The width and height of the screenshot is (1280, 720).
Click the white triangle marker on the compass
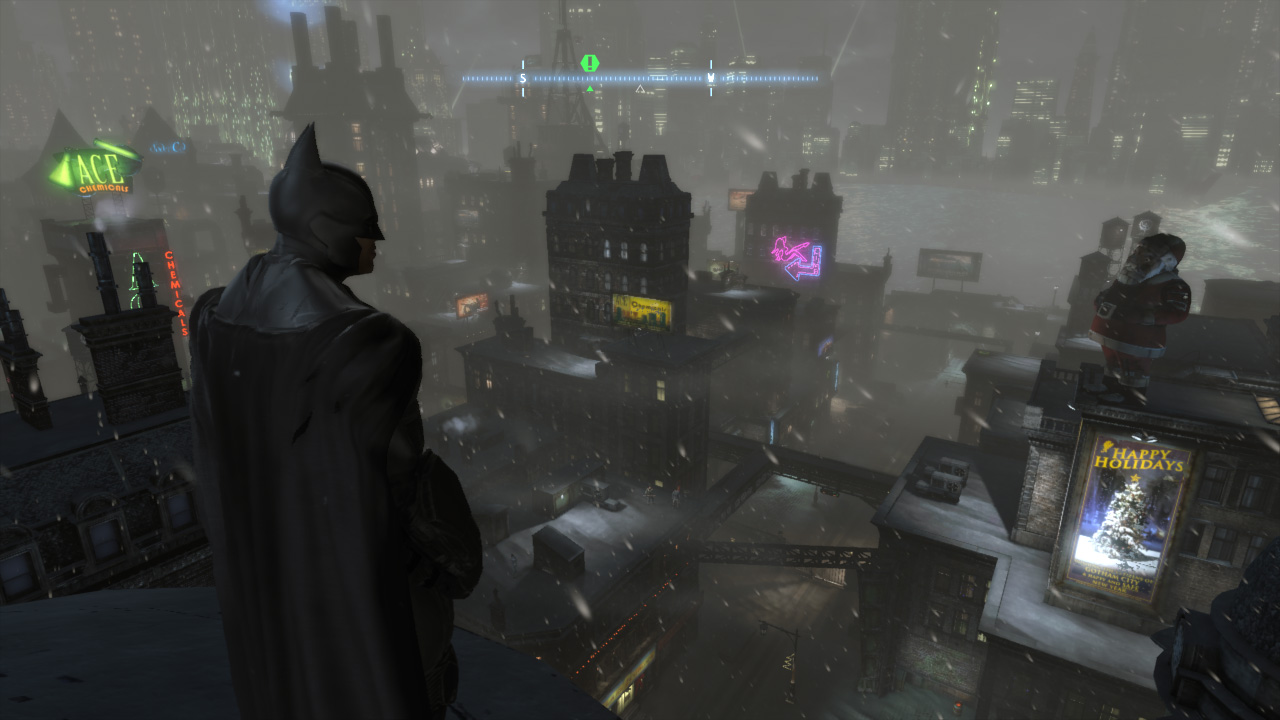640,88
